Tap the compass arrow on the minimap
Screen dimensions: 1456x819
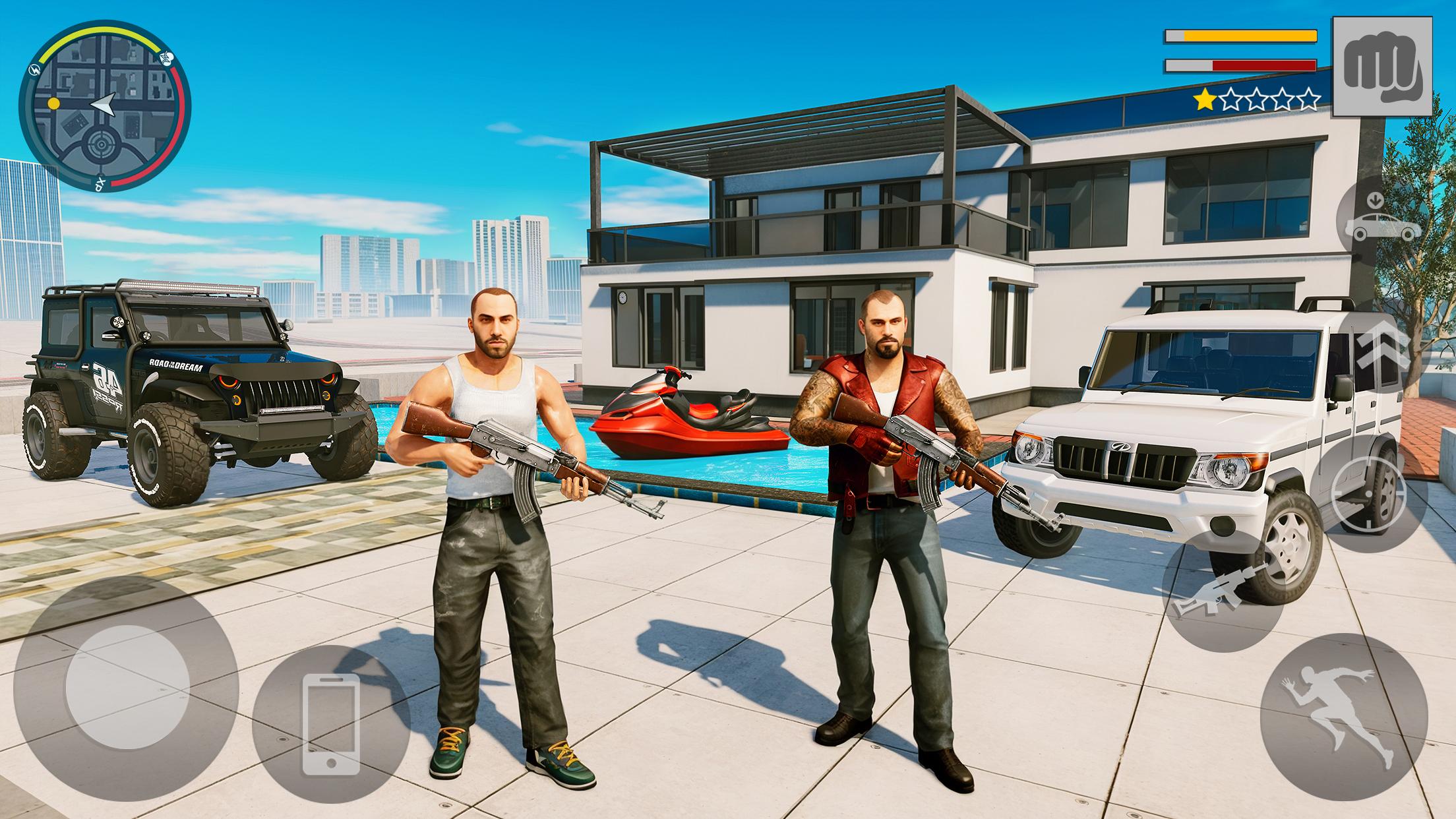coord(102,104)
